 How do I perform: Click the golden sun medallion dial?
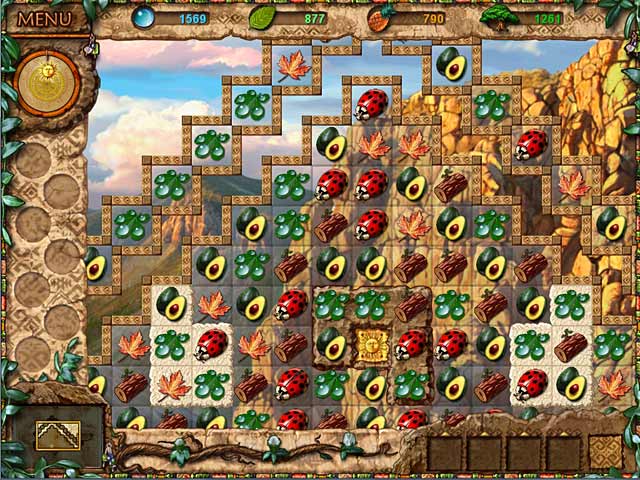[x=48, y=83]
